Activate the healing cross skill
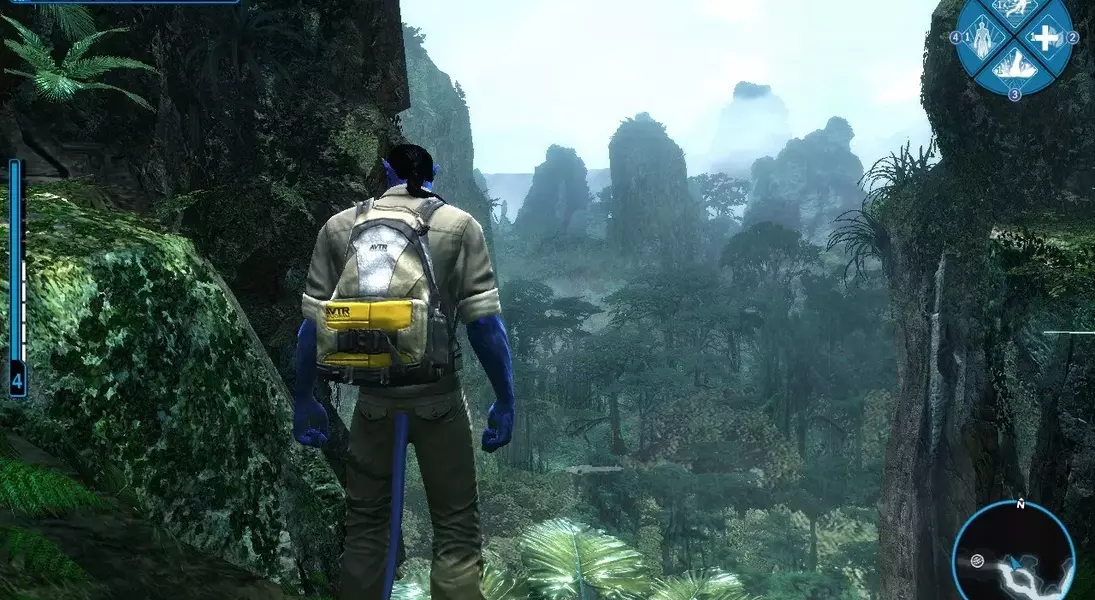1095x600 pixels. [x=1045, y=39]
